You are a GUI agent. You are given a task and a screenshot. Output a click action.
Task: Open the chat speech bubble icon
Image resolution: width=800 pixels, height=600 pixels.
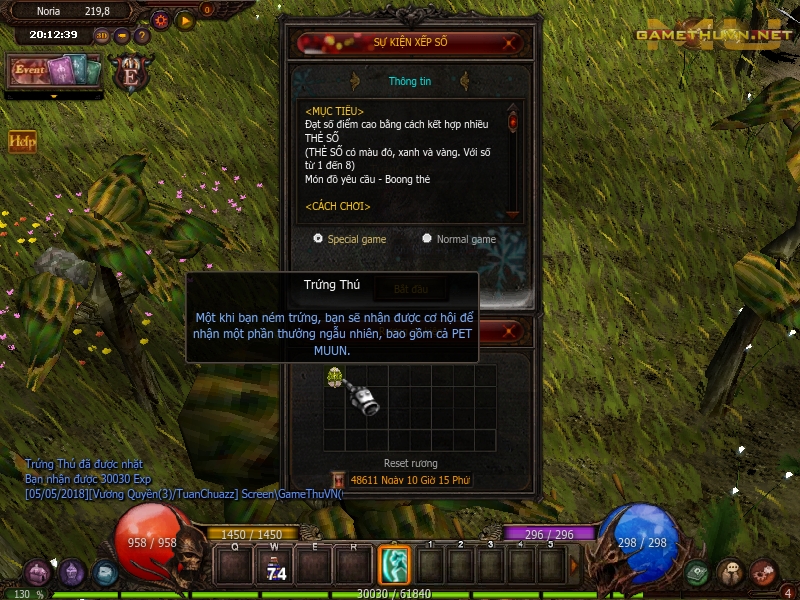point(731,572)
